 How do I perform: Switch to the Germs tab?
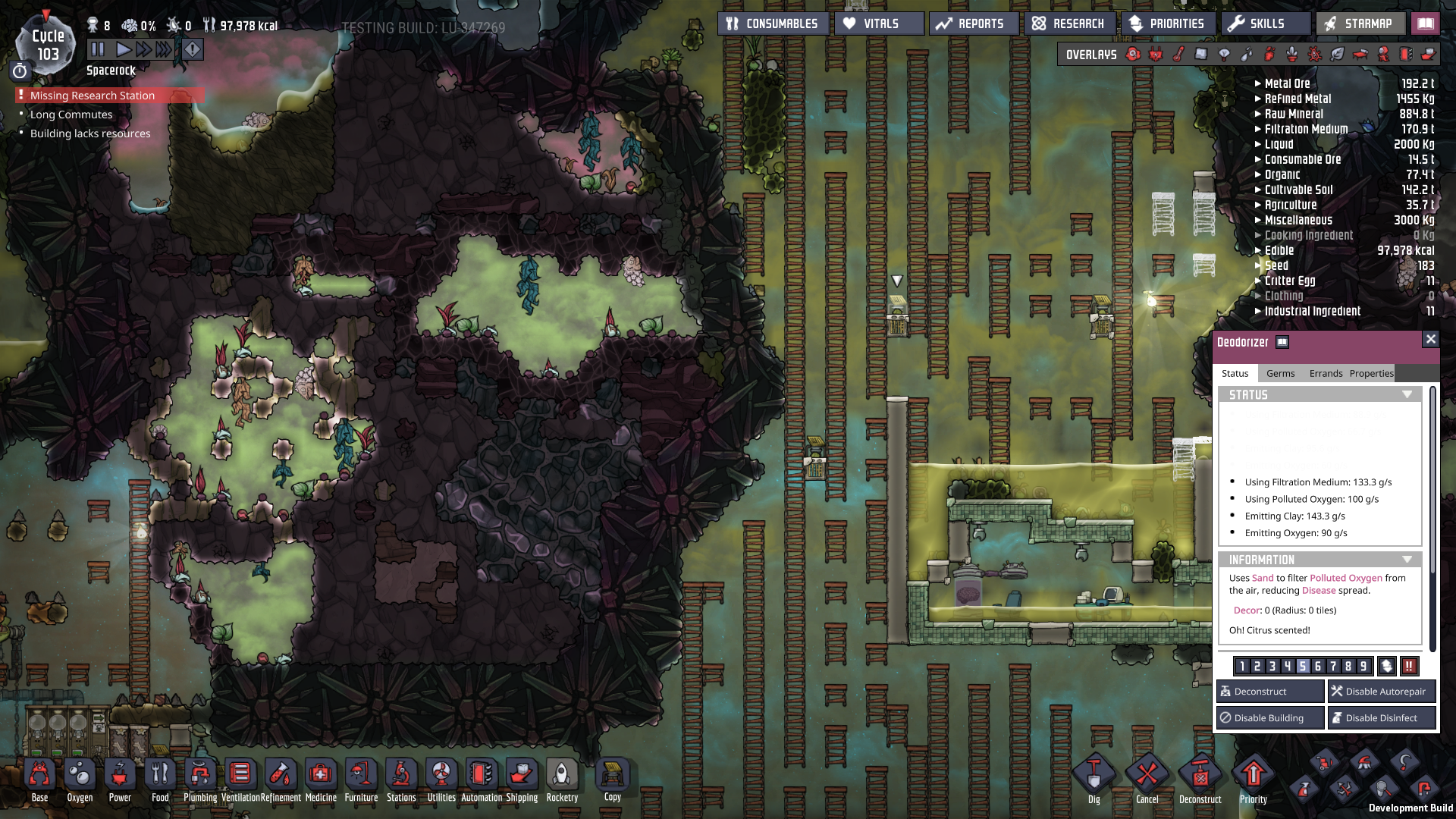click(x=1280, y=373)
